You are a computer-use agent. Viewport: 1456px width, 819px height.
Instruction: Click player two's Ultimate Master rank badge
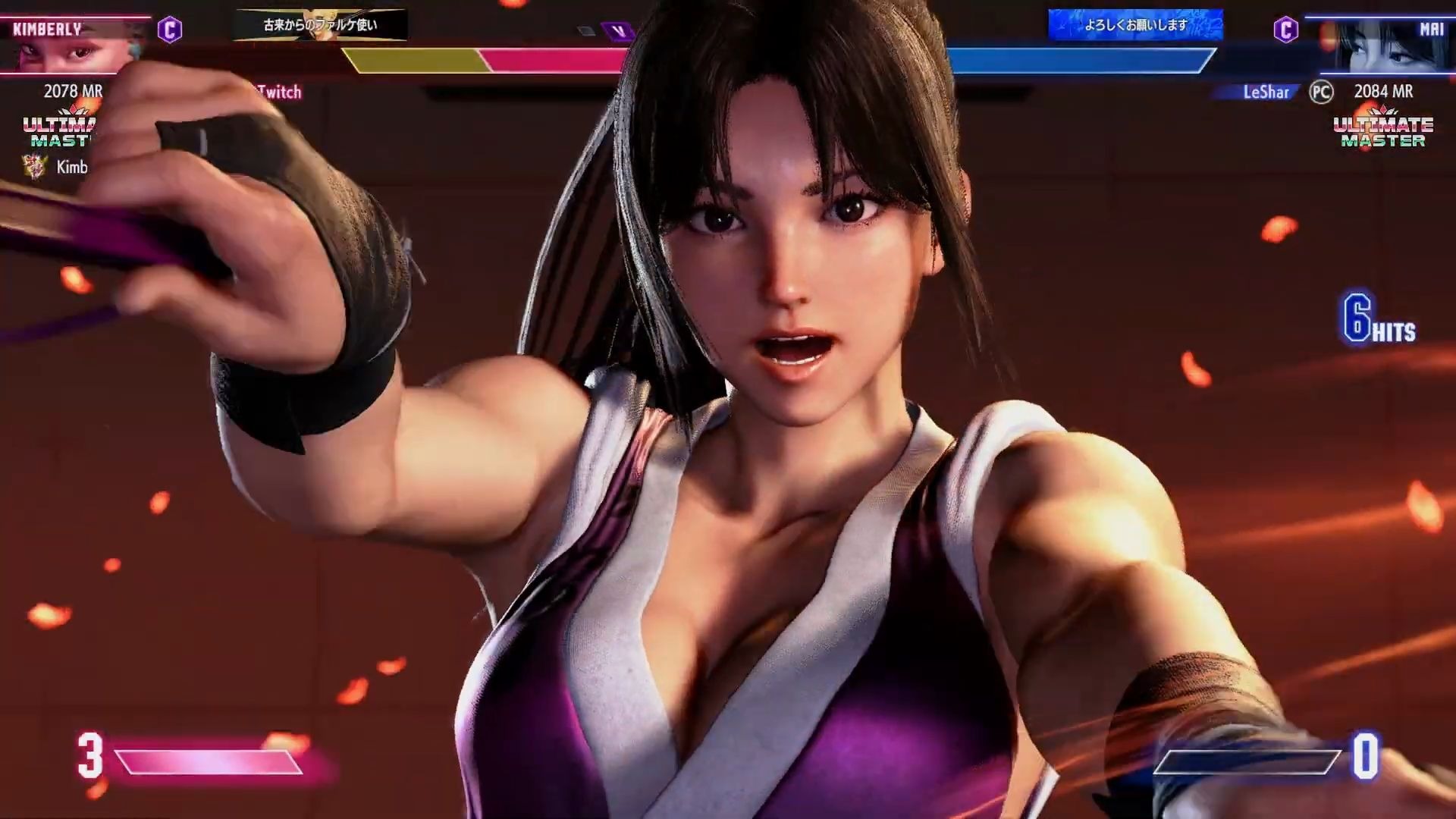coord(1383,129)
